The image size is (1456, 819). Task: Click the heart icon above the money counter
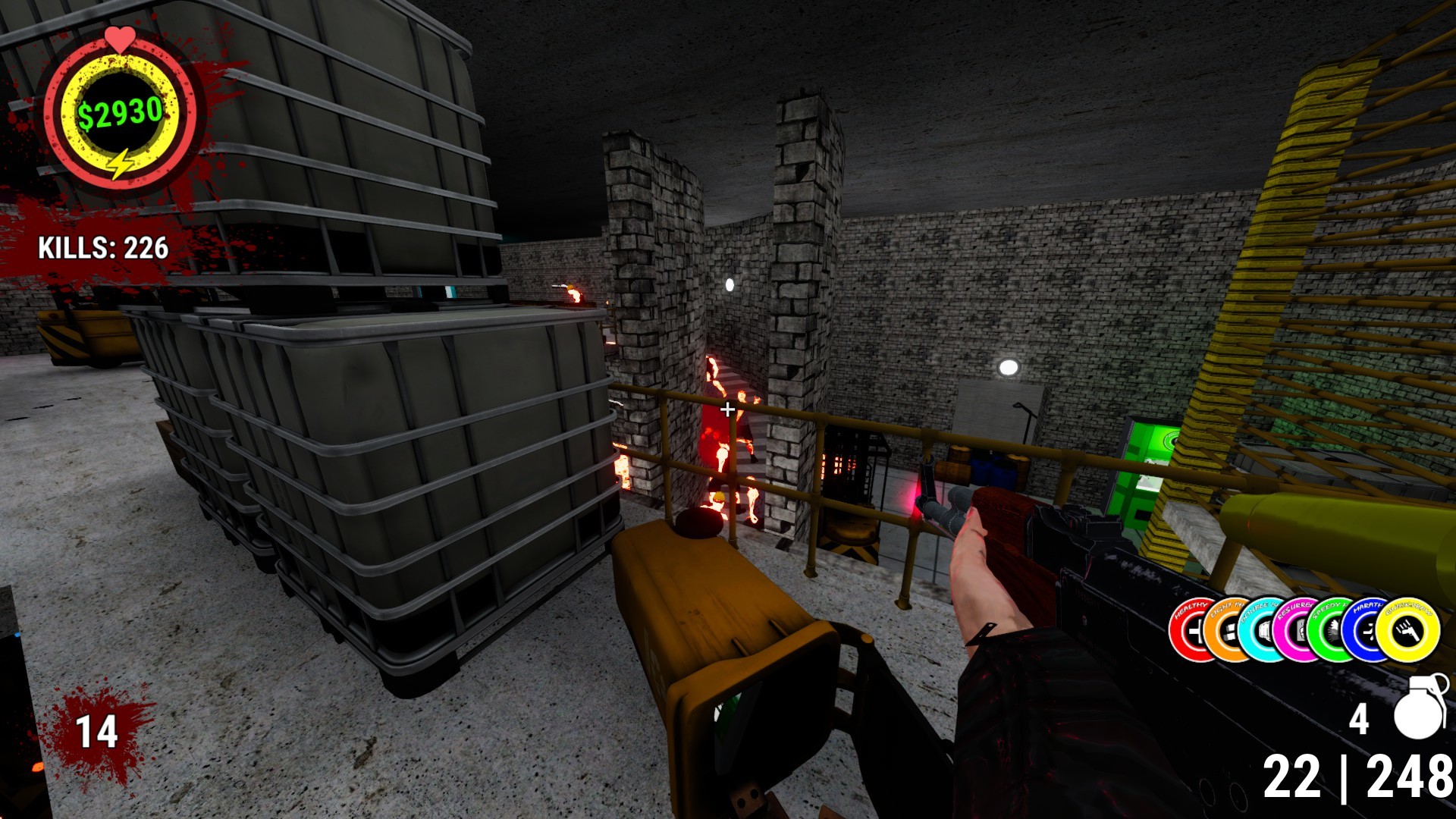120,36
